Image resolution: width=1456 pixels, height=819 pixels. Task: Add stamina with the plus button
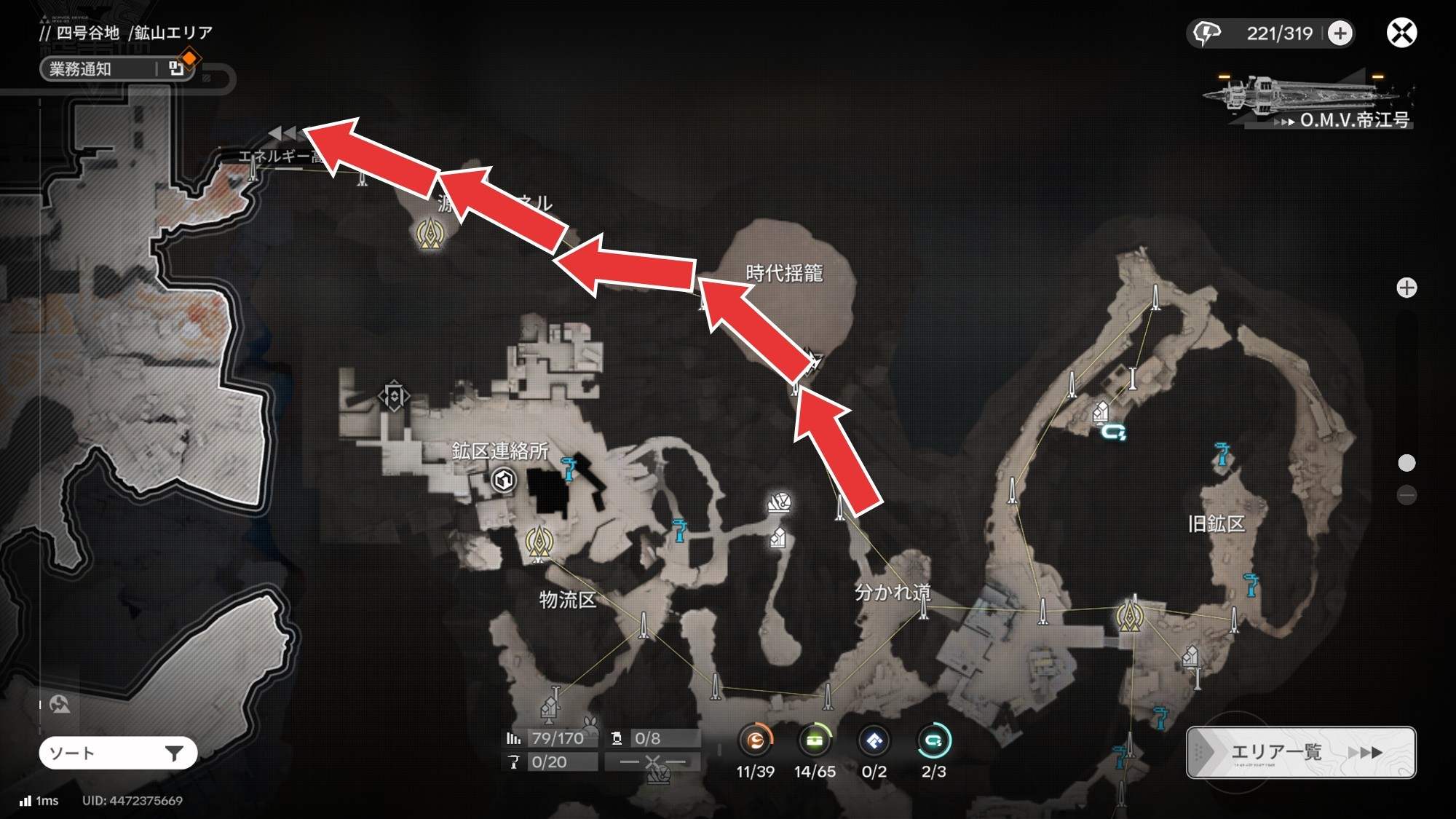(x=1340, y=33)
